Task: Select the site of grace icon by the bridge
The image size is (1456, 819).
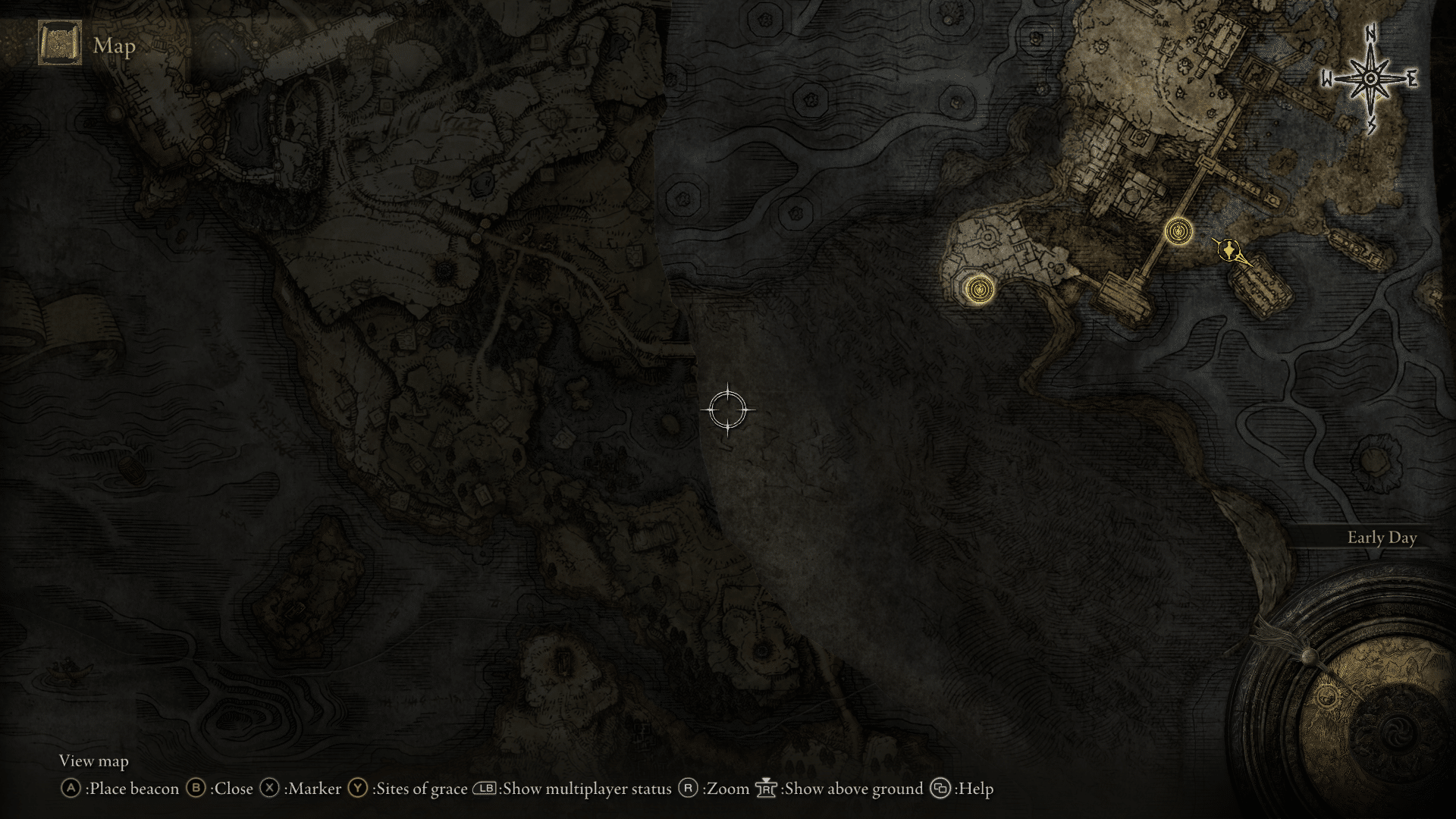Action: (x=1178, y=231)
